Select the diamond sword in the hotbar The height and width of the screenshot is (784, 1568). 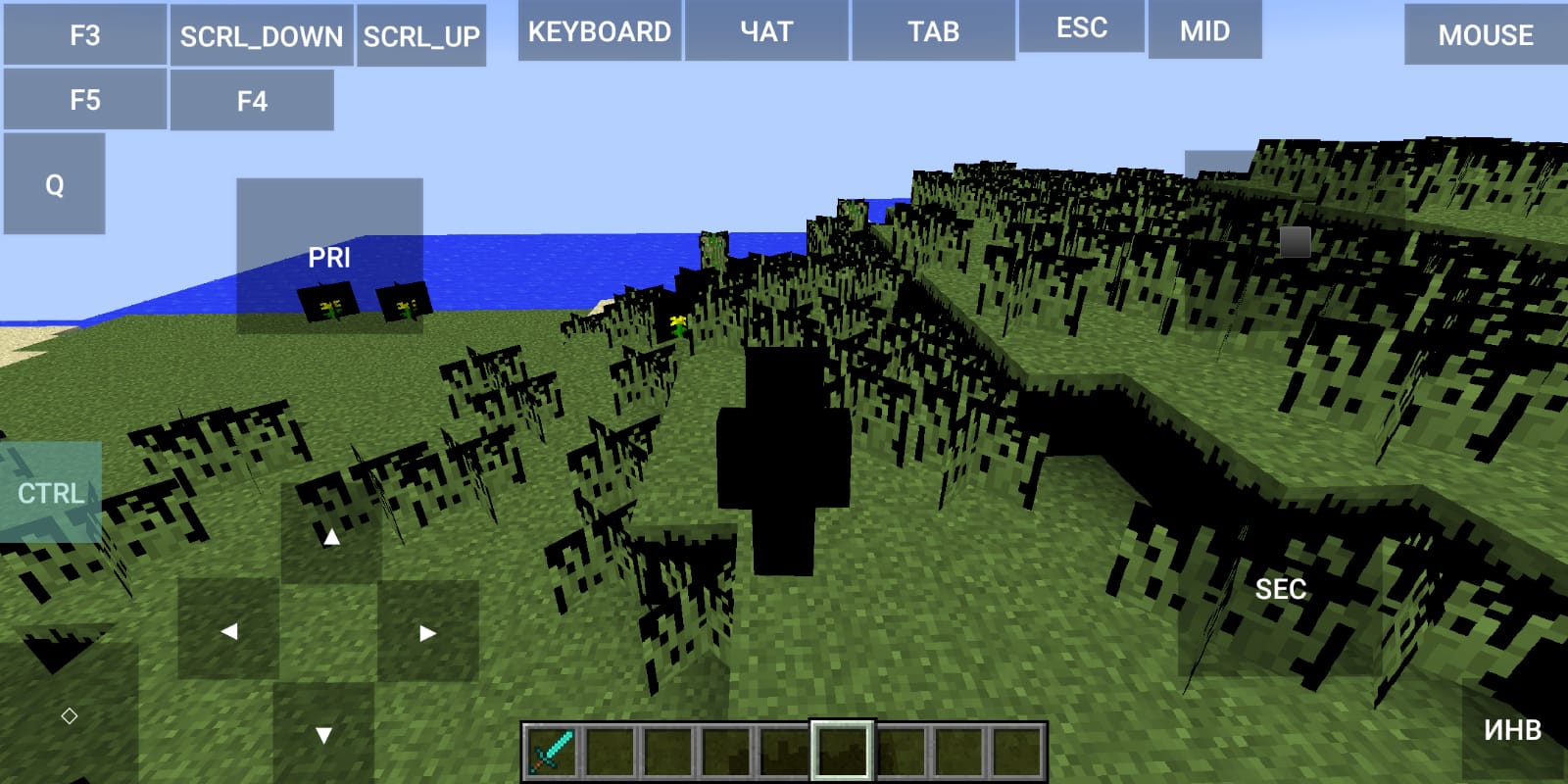[x=549, y=749]
